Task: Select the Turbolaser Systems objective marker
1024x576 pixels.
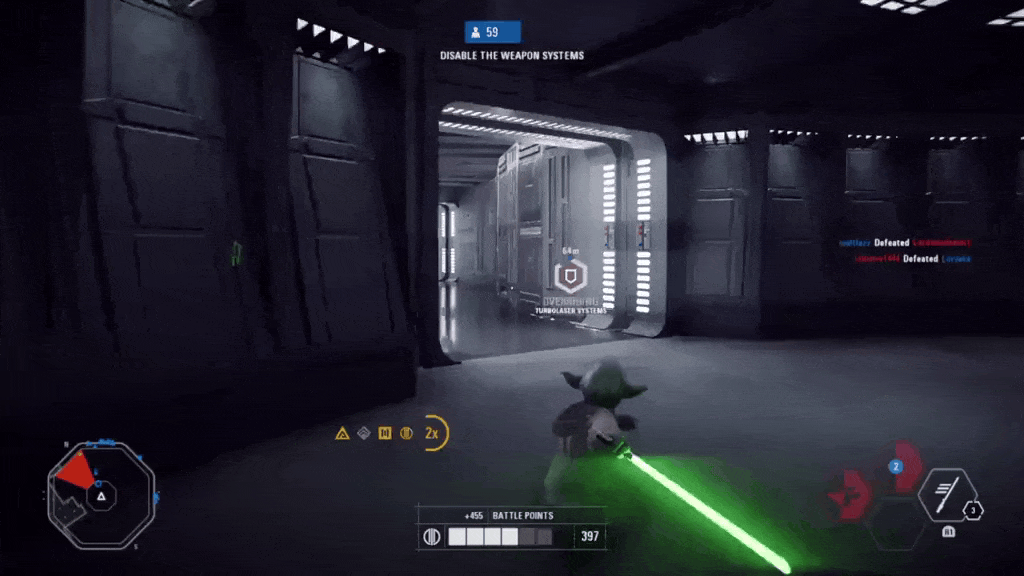Action: point(569,278)
